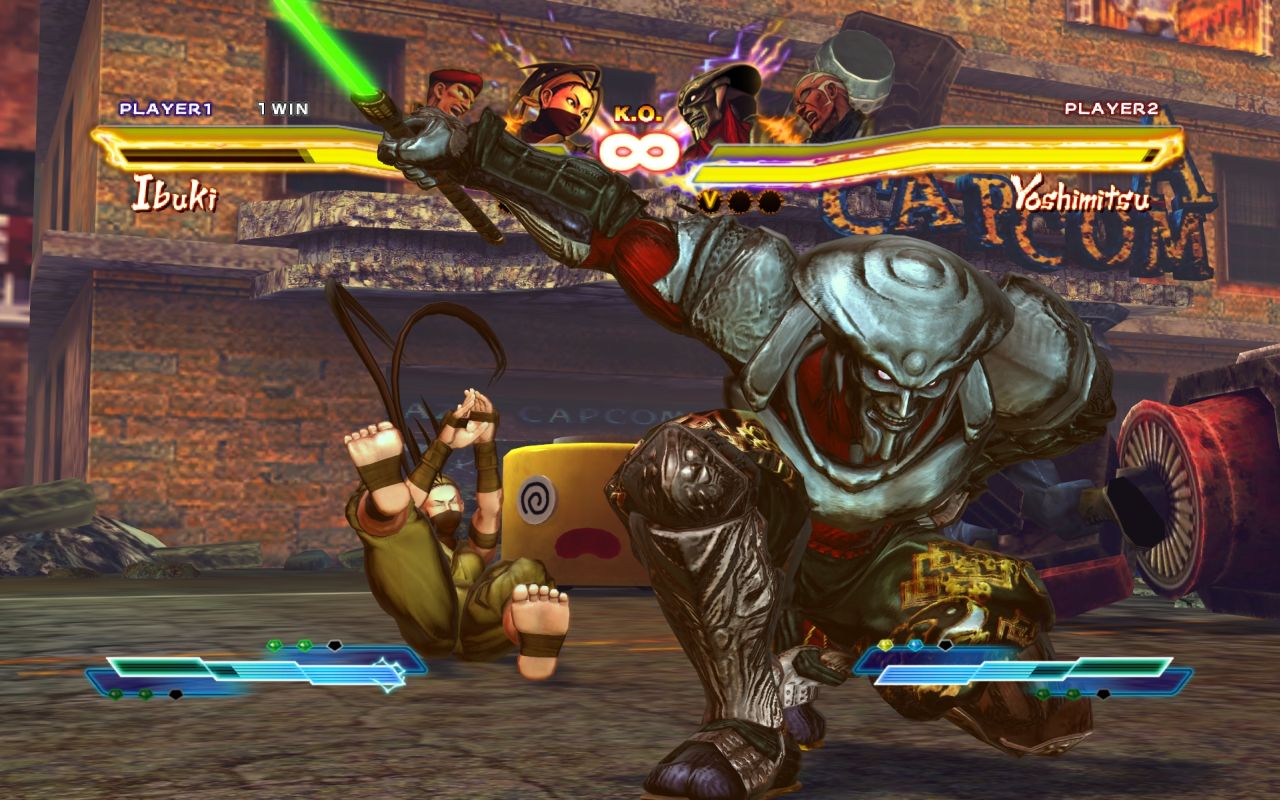
Task: Activate the V round-win marker under Player 2 bar
Action: (710, 201)
